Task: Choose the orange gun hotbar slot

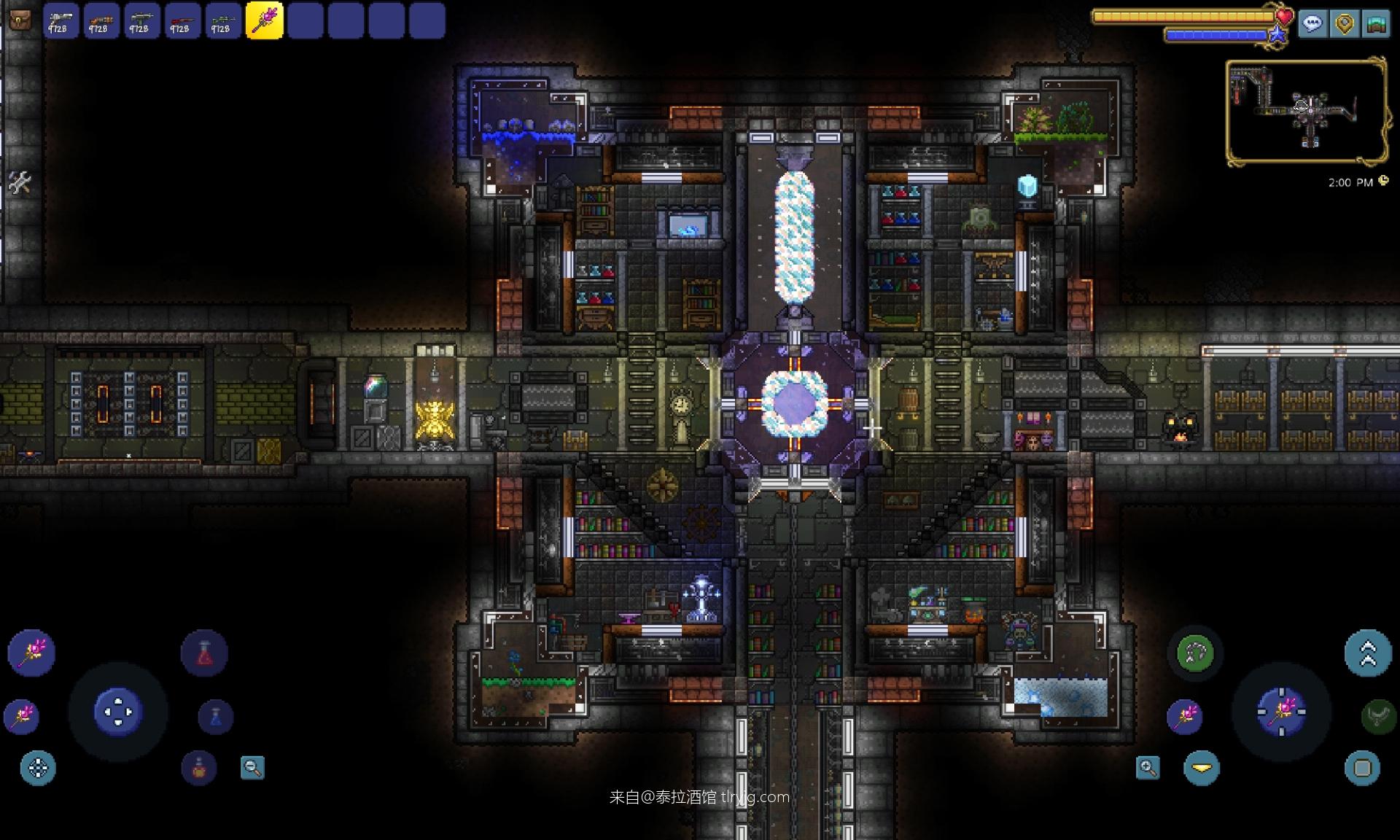Action: (x=101, y=20)
